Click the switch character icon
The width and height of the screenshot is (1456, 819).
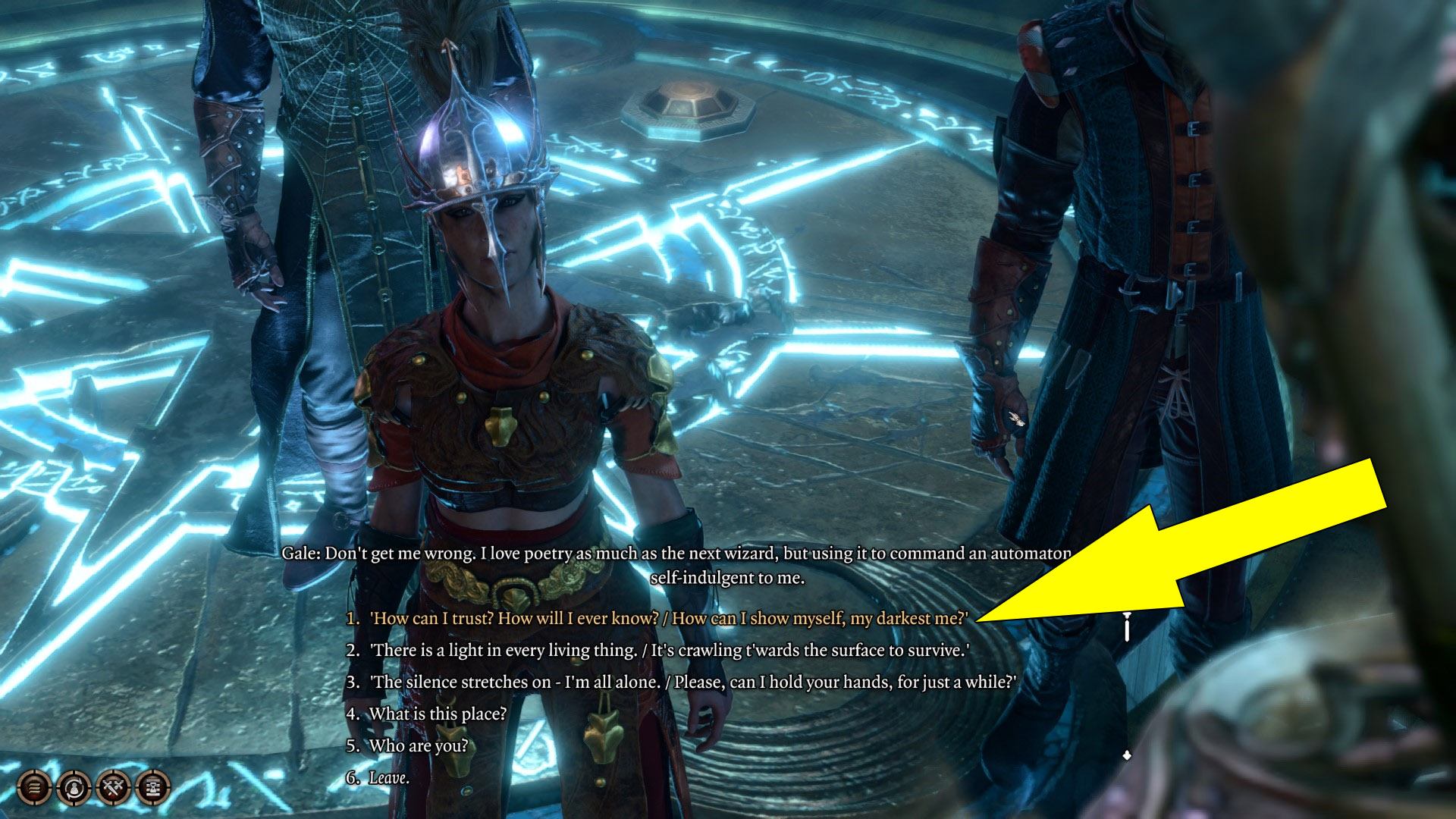[x=74, y=788]
